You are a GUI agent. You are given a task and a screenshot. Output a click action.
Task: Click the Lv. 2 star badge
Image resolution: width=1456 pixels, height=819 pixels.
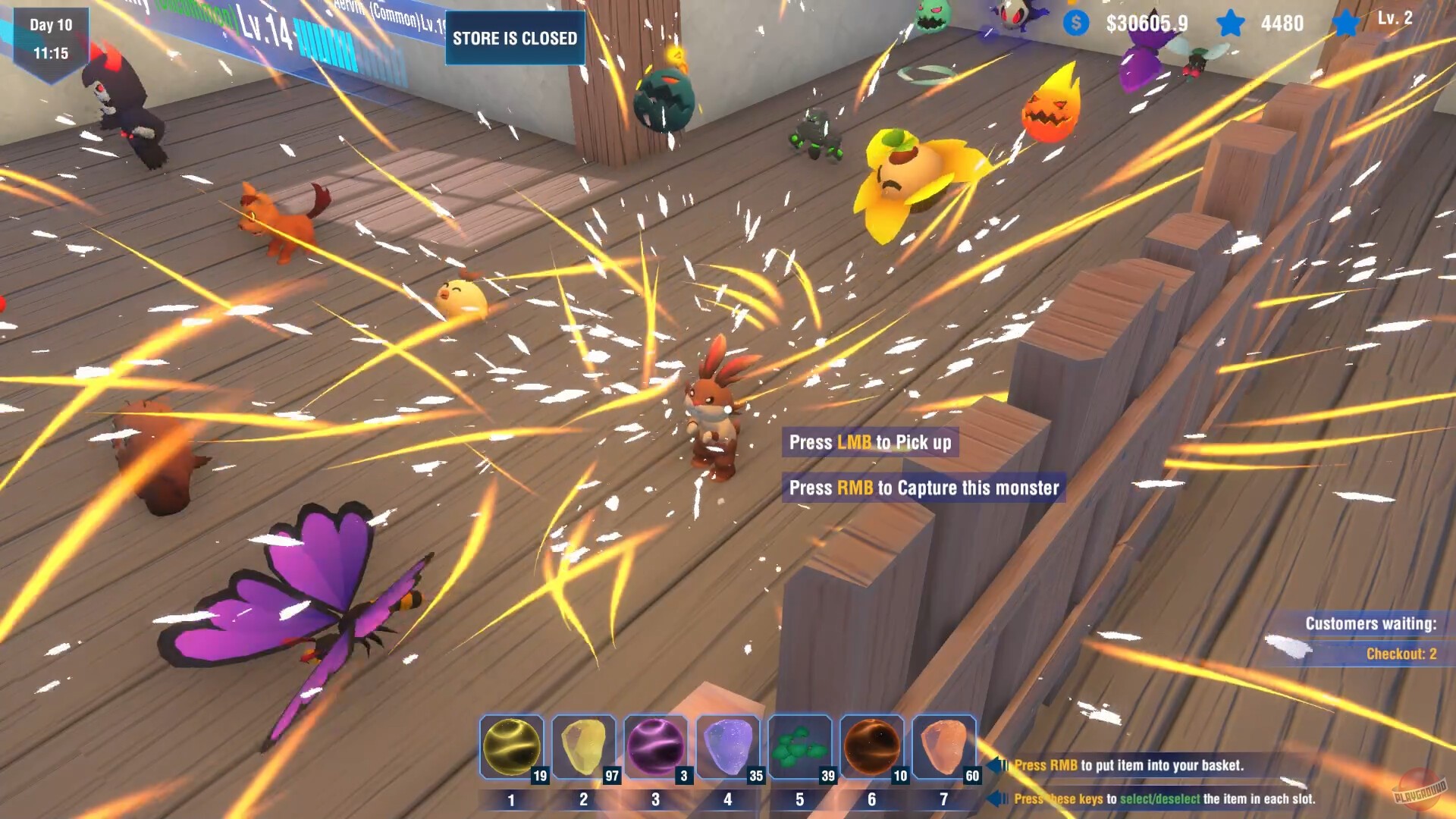coord(1348,24)
